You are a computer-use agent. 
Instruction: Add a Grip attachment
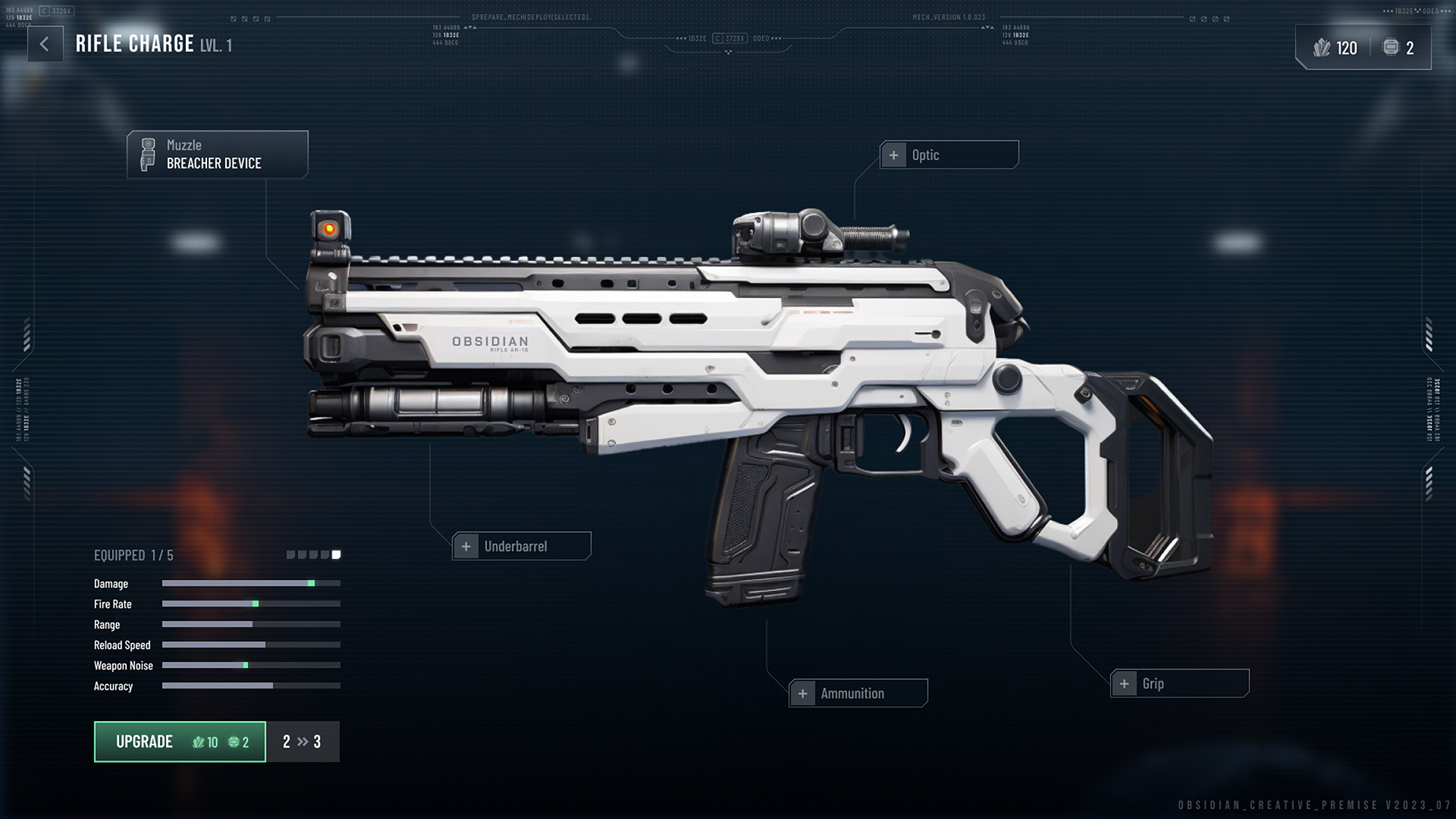[1179, 683]
